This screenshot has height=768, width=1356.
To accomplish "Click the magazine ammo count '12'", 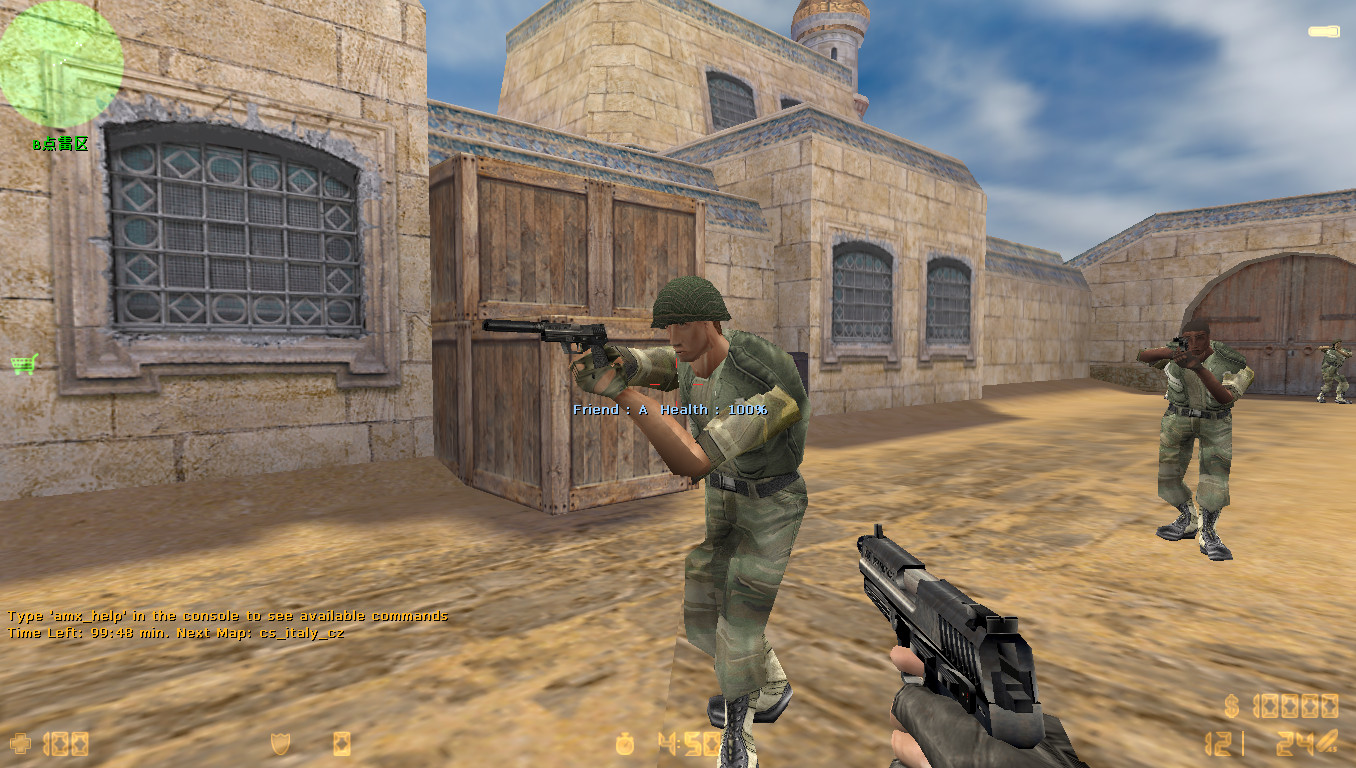I will coord(1218,744).
